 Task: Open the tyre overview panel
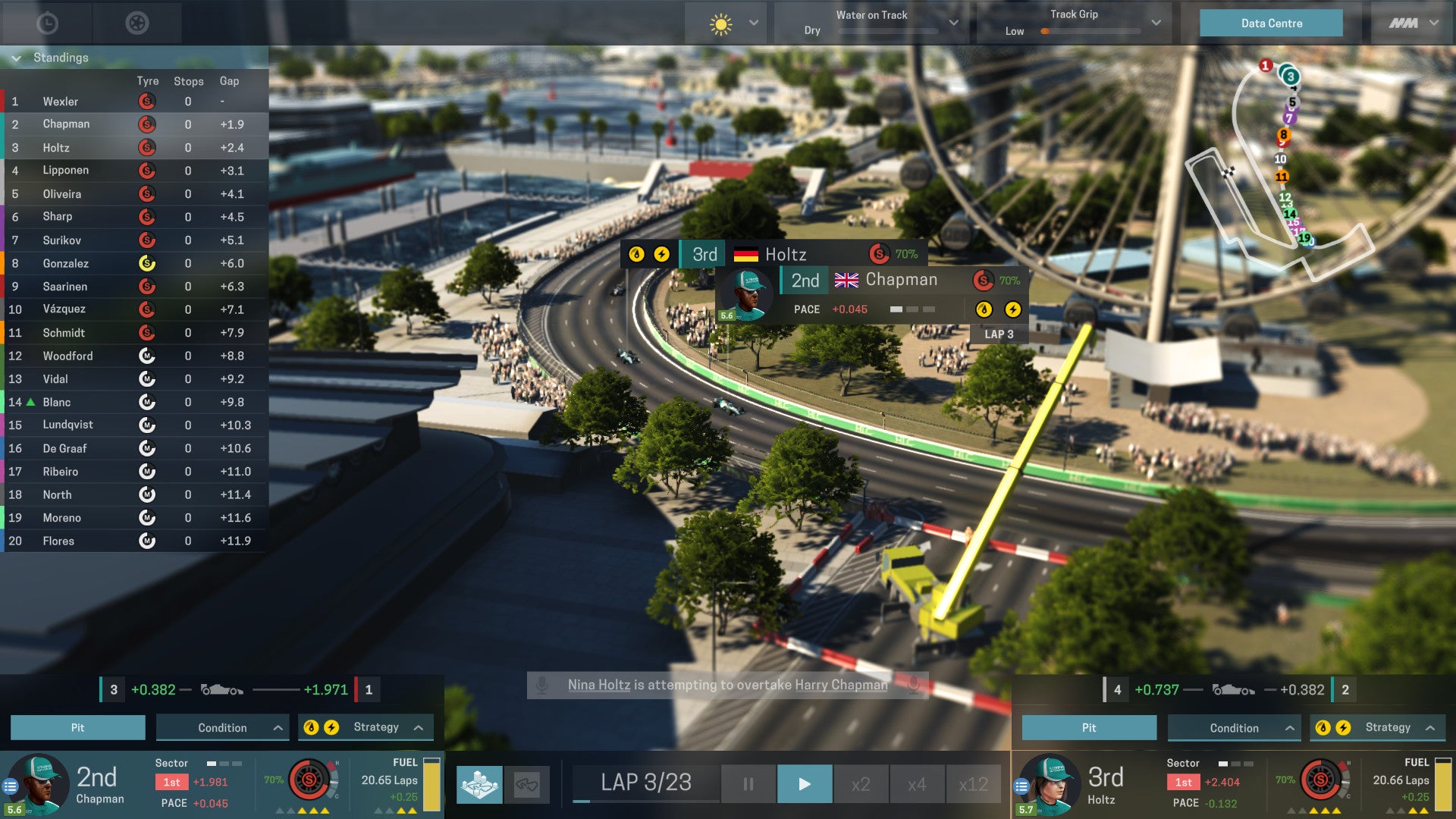coord(136,23)
